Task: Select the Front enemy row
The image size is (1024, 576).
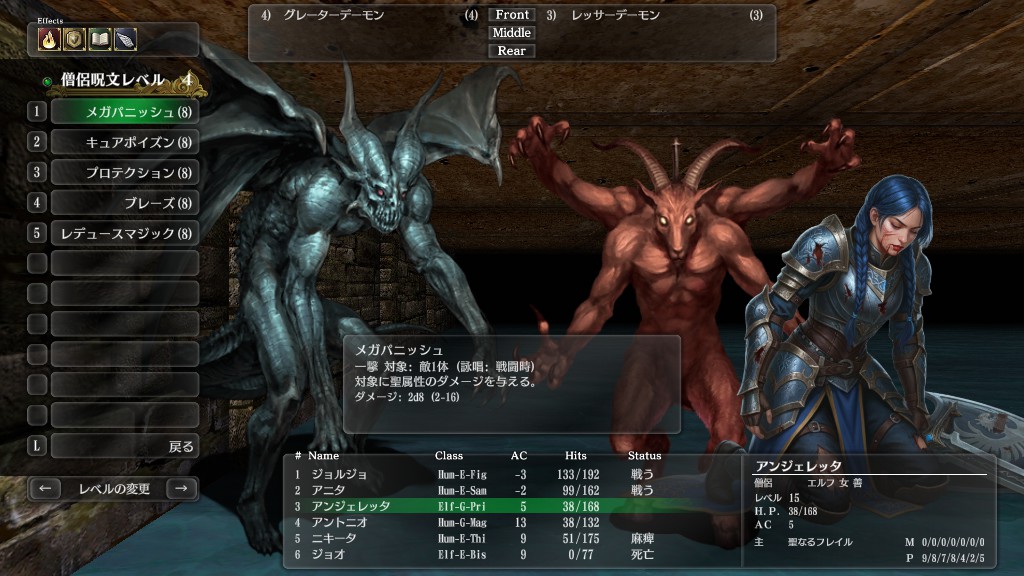Action: pos(512,15)
